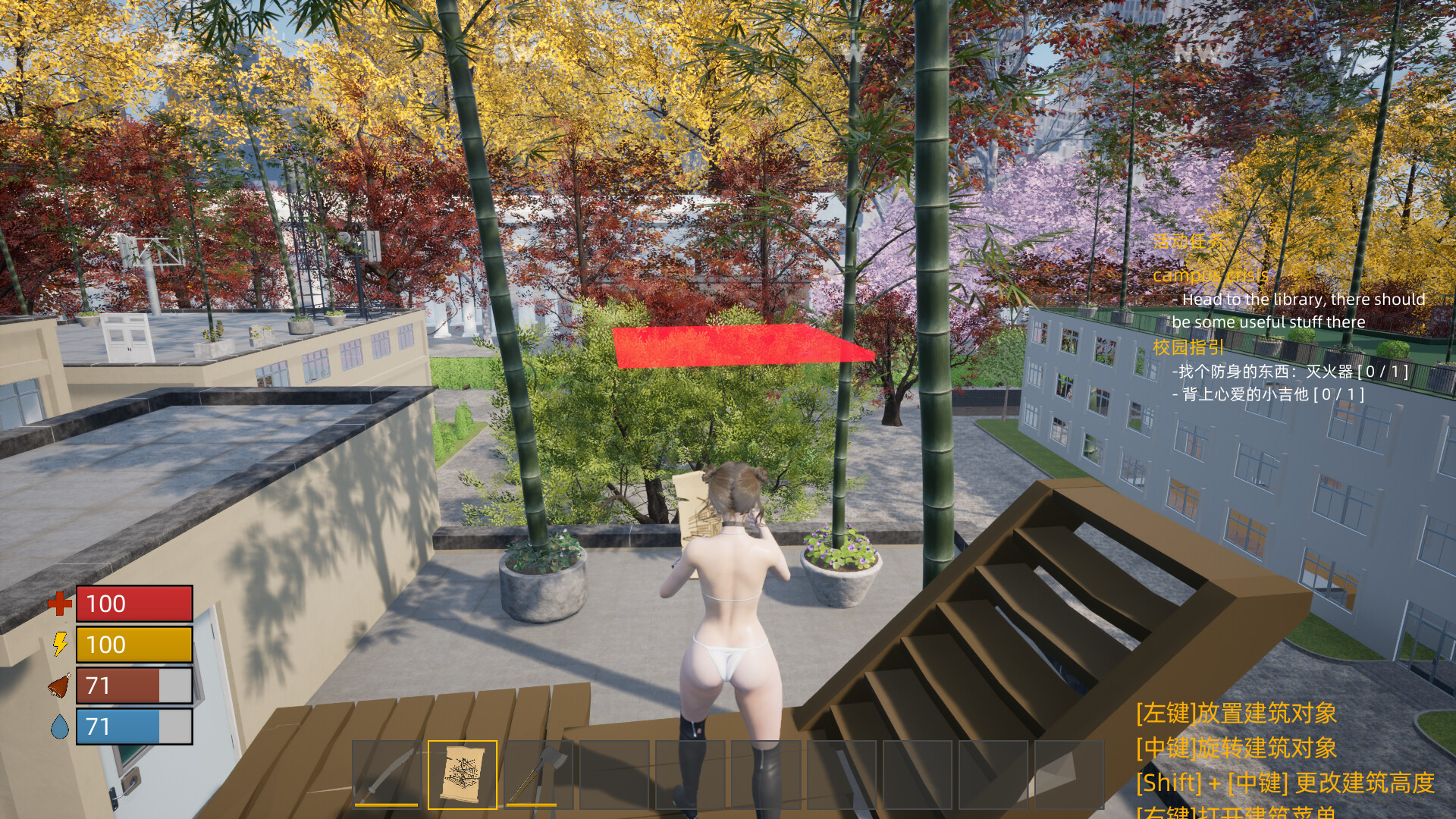Click the [左键]放置建筑对象 build hint

(1236, 714)
